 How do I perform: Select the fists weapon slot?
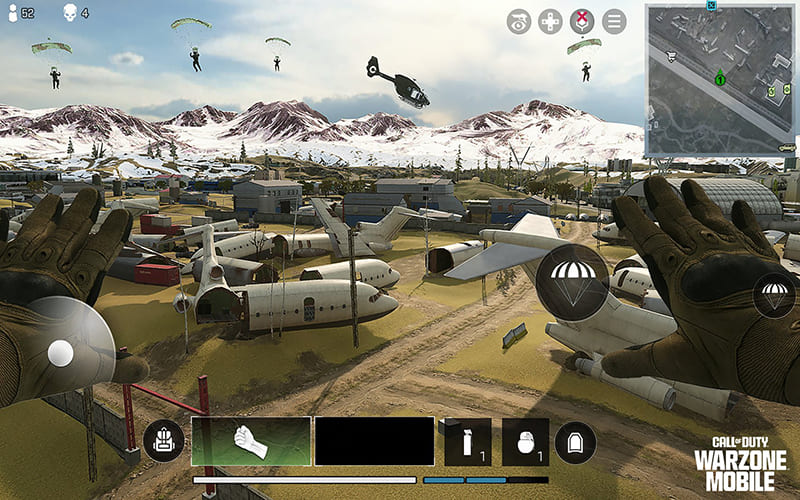point(251,441)
